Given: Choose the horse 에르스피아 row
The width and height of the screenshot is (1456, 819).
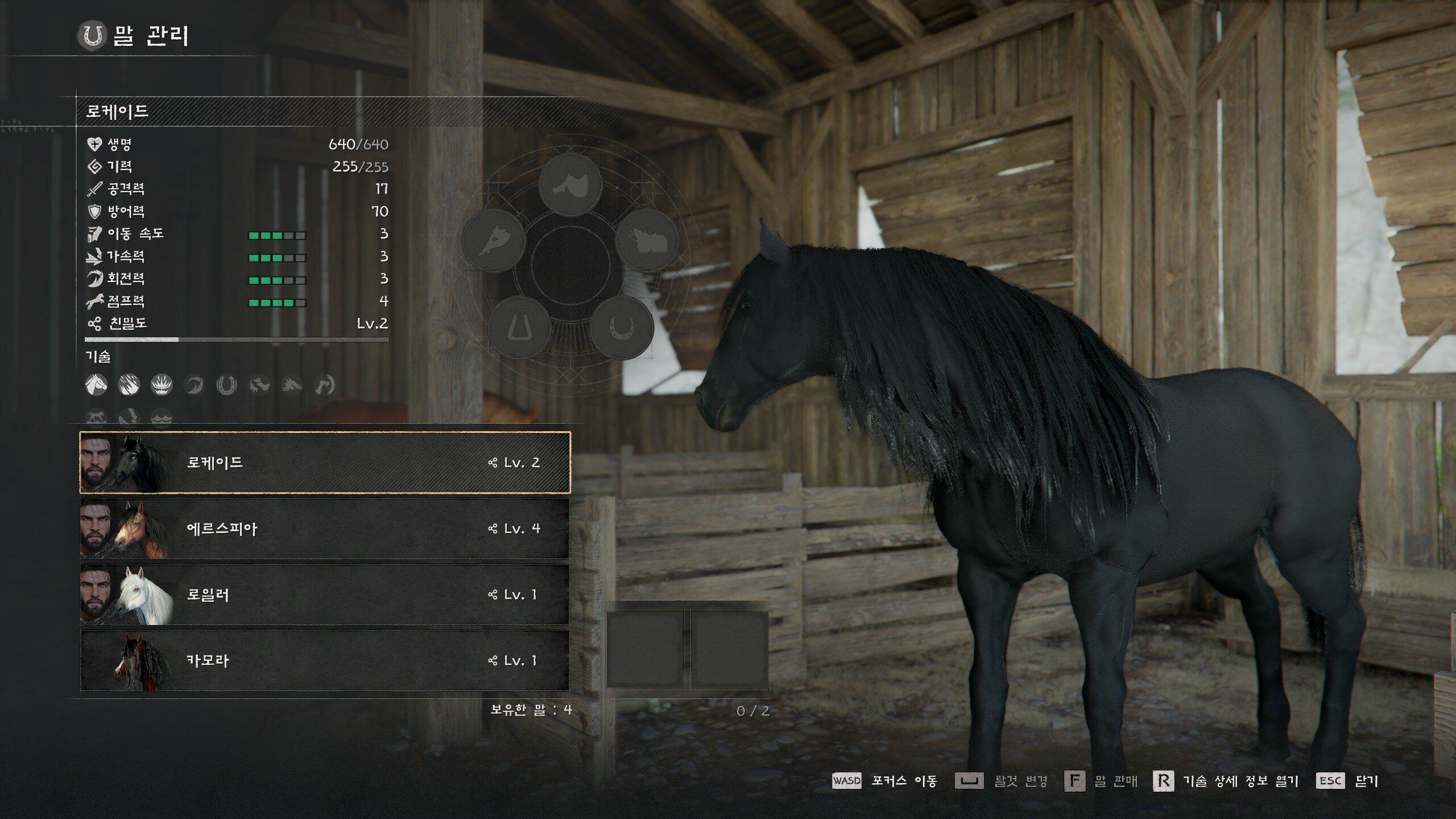Looking at the screenshot, I should click(324, 528).
